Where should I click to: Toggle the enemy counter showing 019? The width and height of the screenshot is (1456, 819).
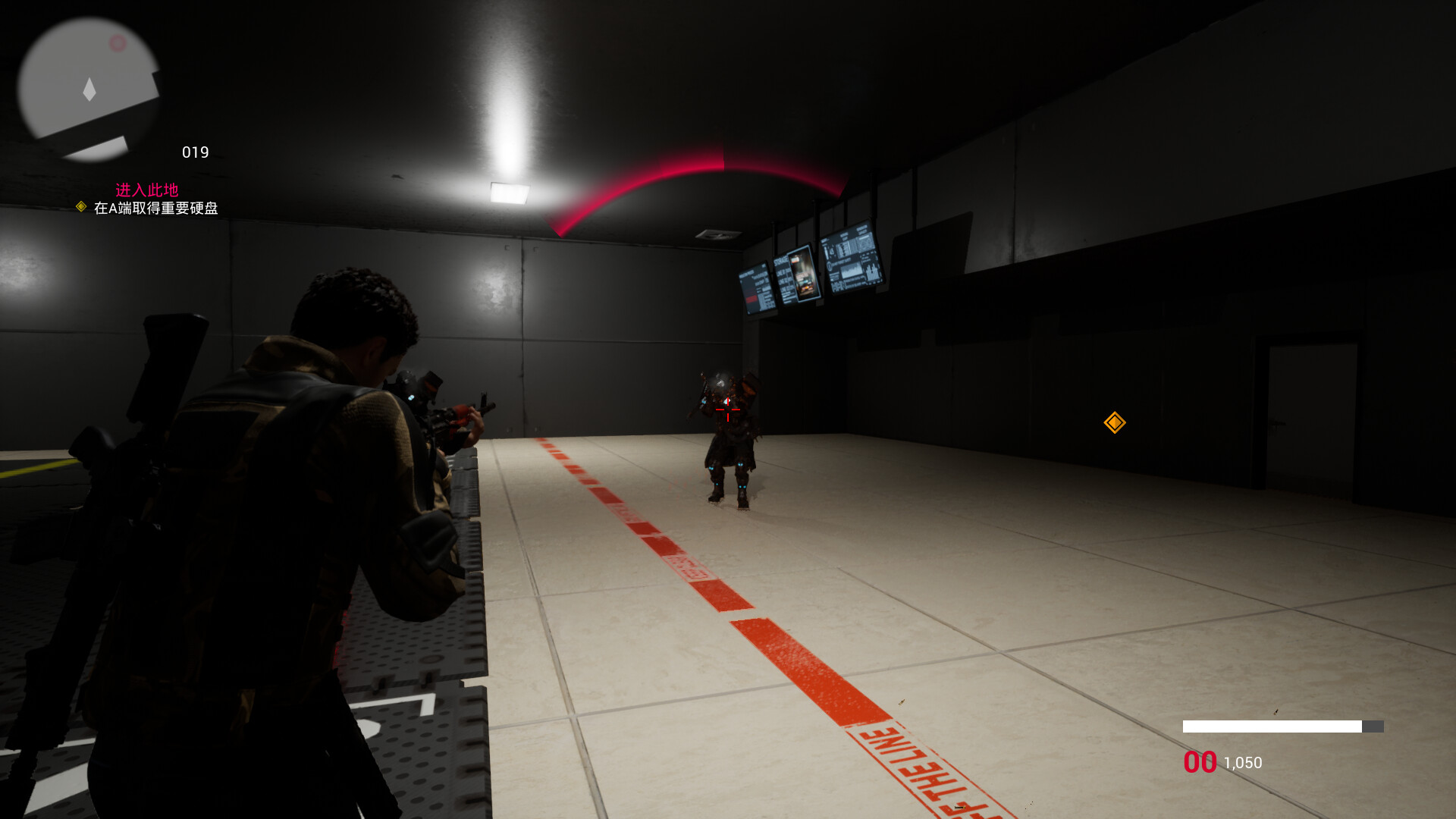[x=195, y=152]
